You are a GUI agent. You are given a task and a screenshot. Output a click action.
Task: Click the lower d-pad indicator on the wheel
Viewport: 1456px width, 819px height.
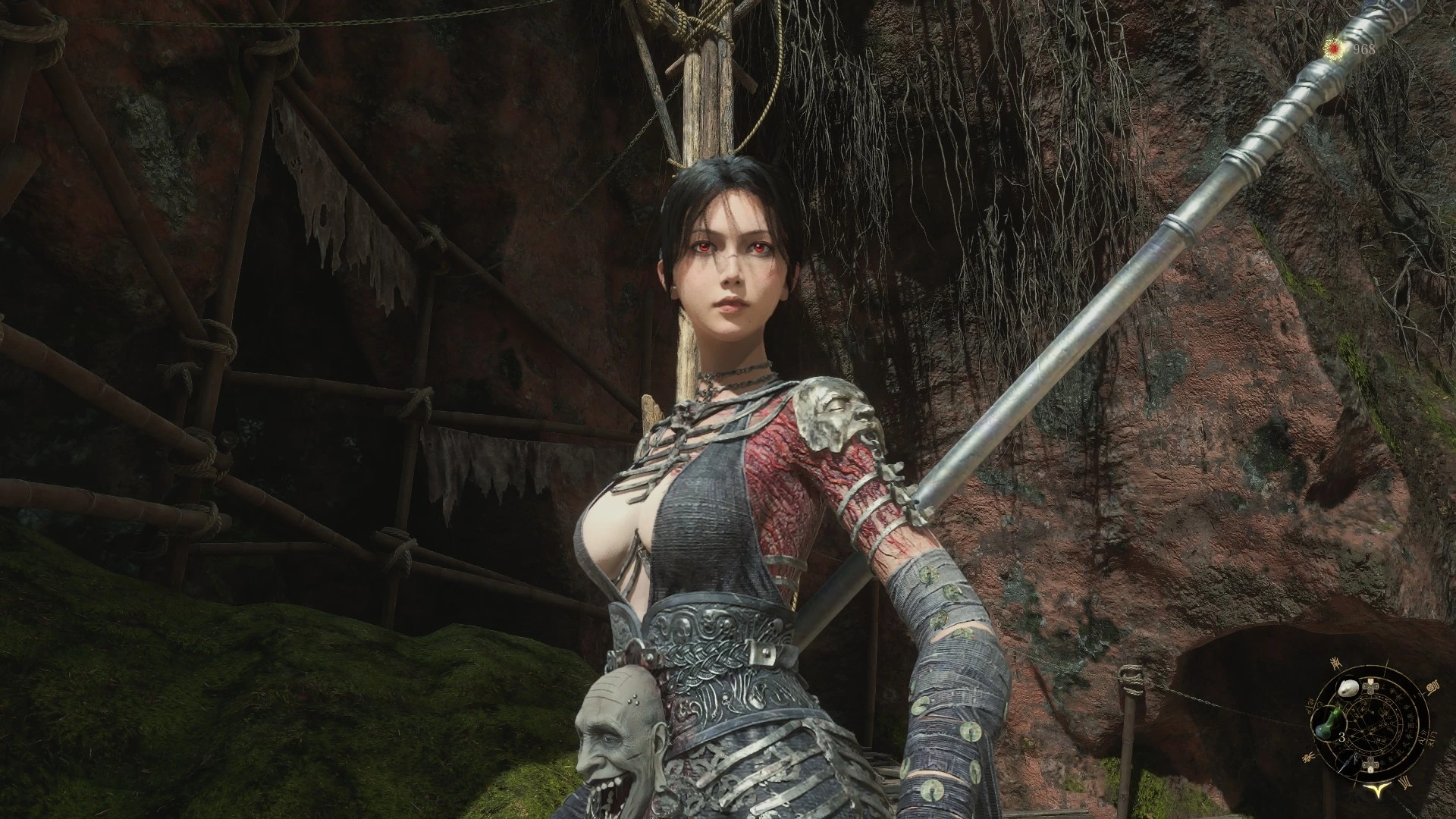pyautogui.click(x=1371, y=764)
